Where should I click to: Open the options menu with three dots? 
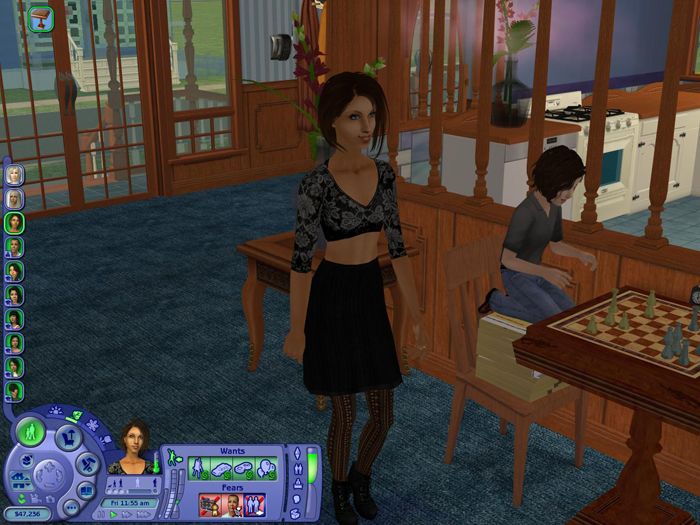coord(71,509)
